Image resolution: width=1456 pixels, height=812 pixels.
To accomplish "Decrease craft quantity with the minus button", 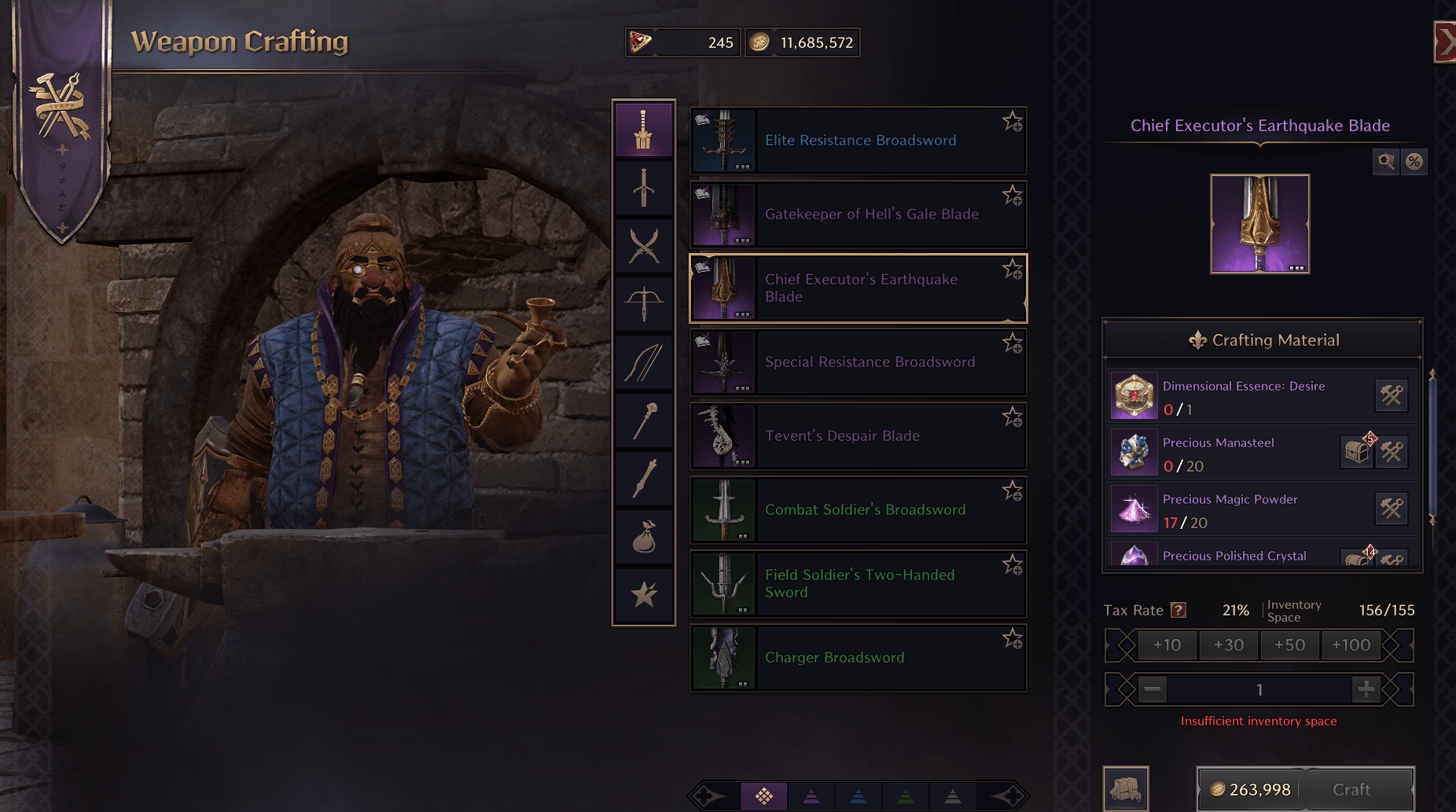I will click(x=1153, y=689).
